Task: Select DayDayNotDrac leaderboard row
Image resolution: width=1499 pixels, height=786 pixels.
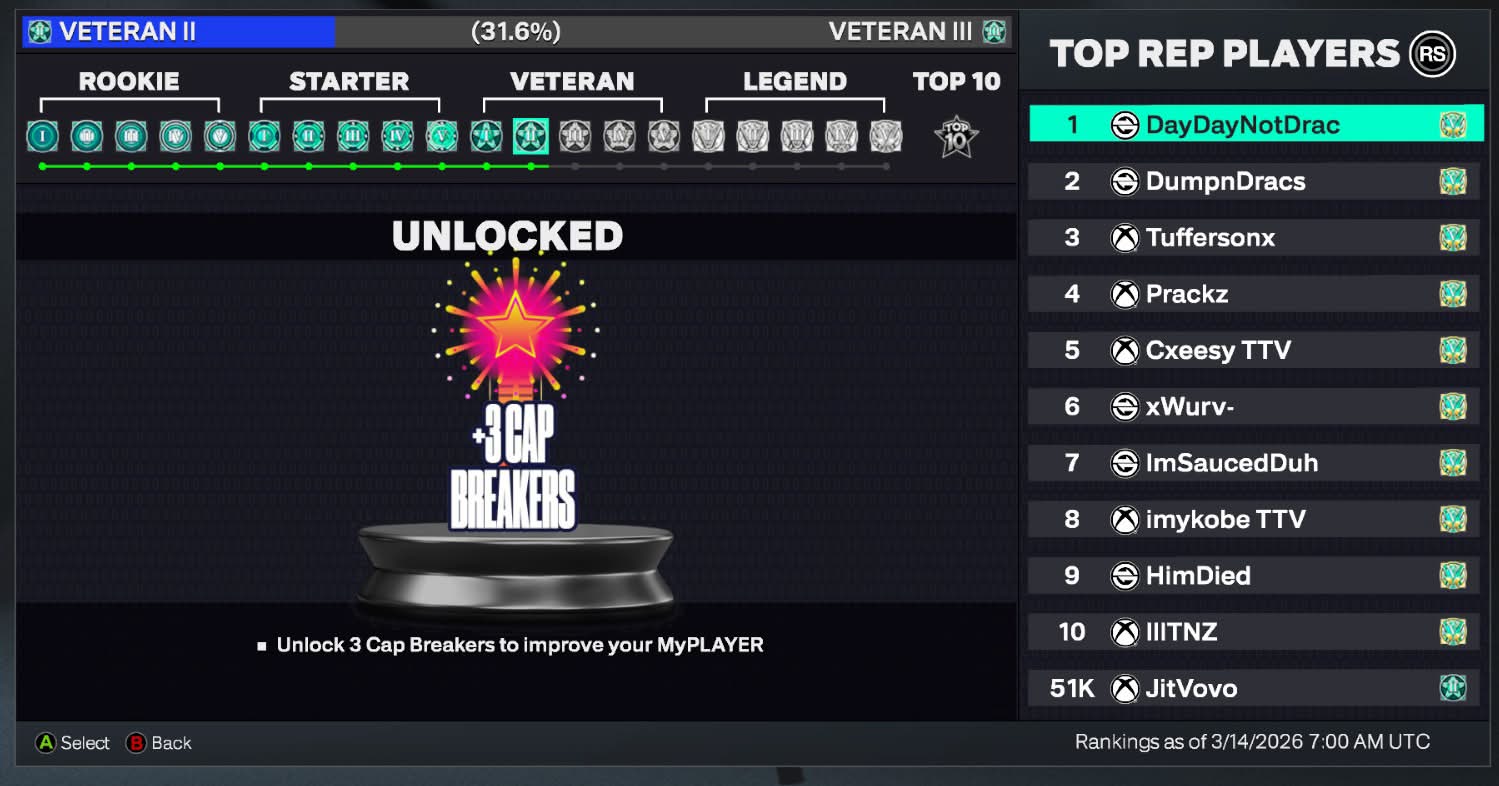Action: point(1254,125)
